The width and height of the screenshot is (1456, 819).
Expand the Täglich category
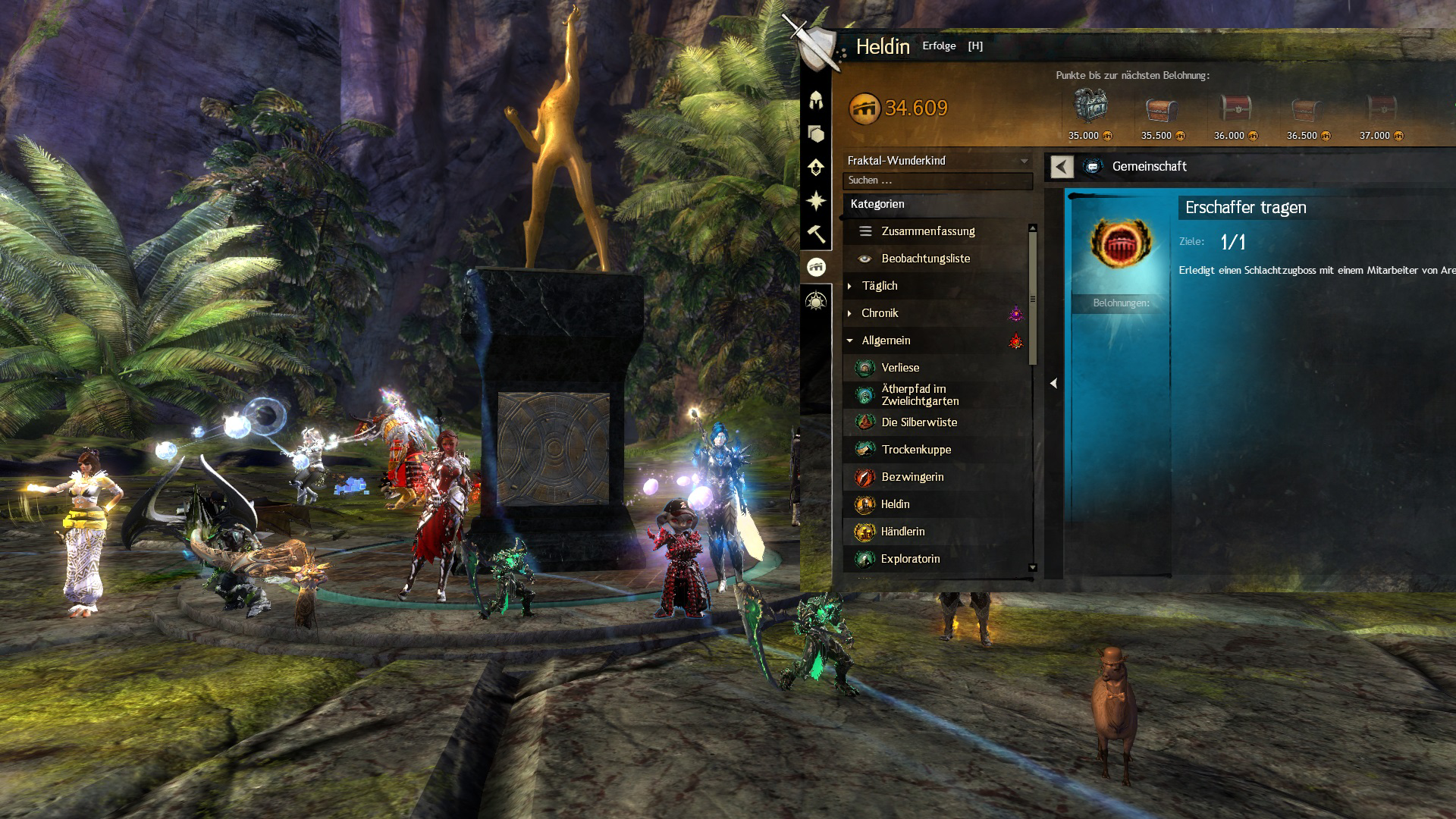(x=879, y=286)
